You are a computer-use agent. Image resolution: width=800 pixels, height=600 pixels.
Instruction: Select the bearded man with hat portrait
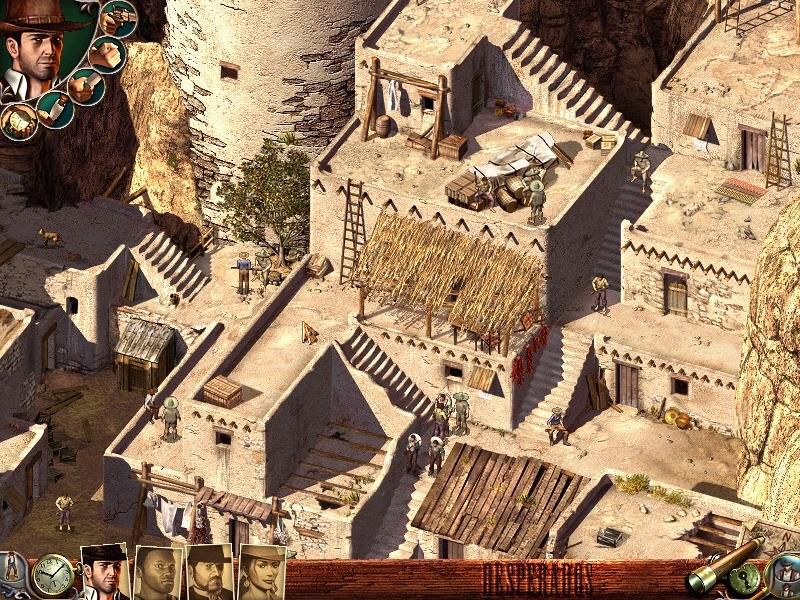coord(210,573)
